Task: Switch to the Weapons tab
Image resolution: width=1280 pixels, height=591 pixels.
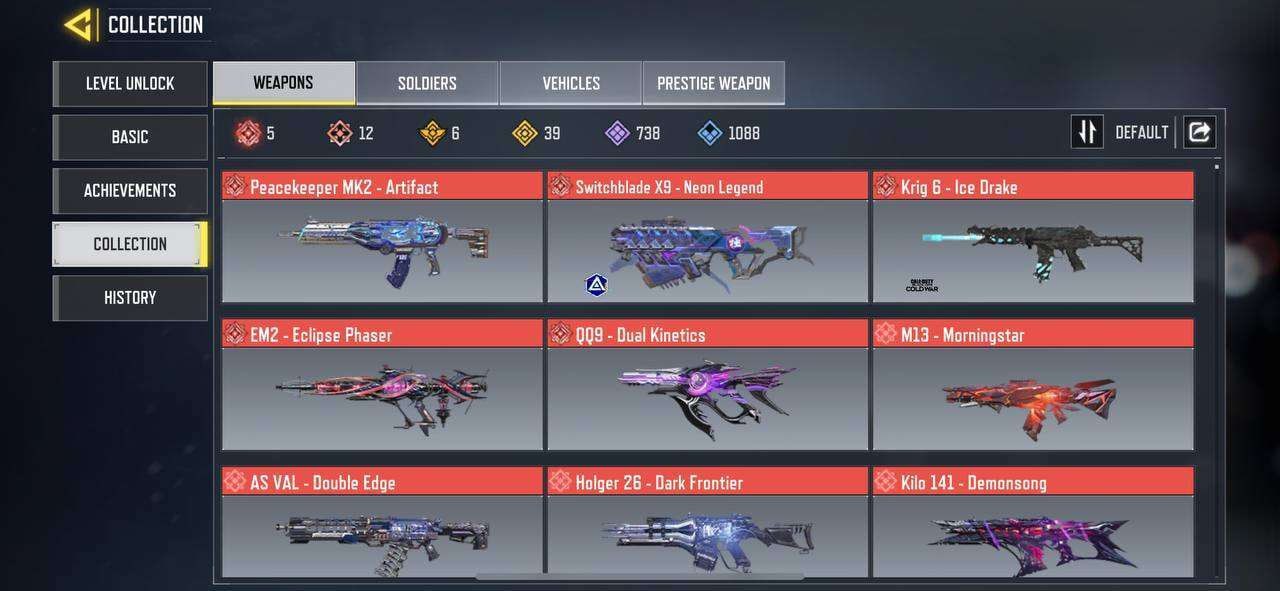Action: (x=283, y=83)
